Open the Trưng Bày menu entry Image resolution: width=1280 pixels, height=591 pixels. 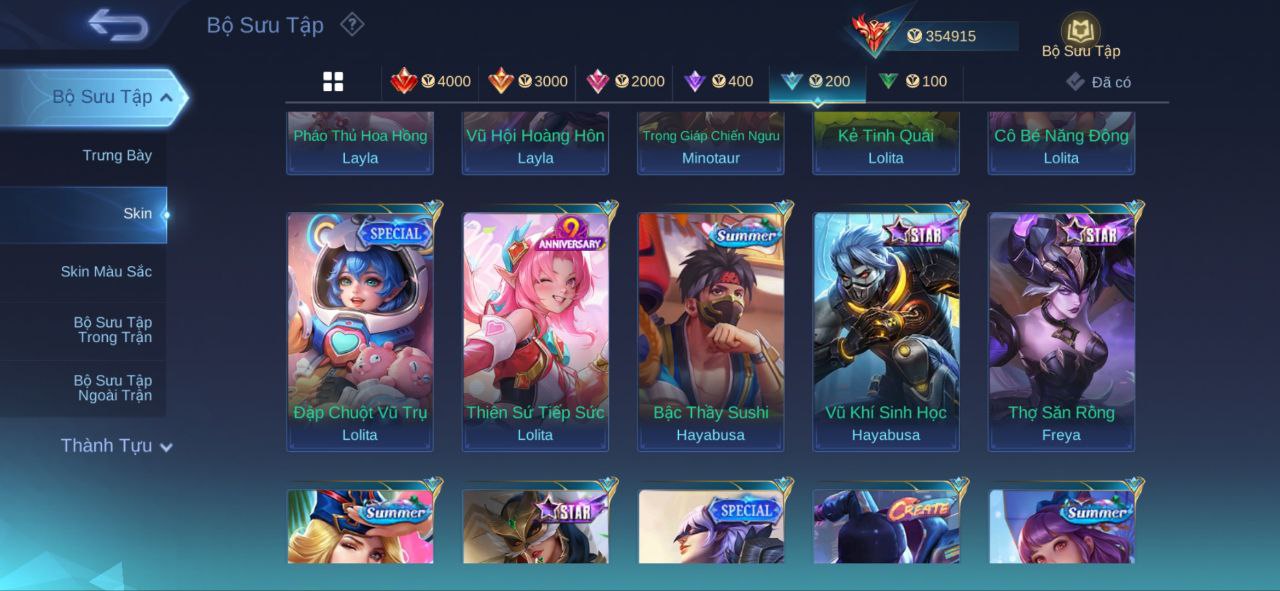click(117, 155)
